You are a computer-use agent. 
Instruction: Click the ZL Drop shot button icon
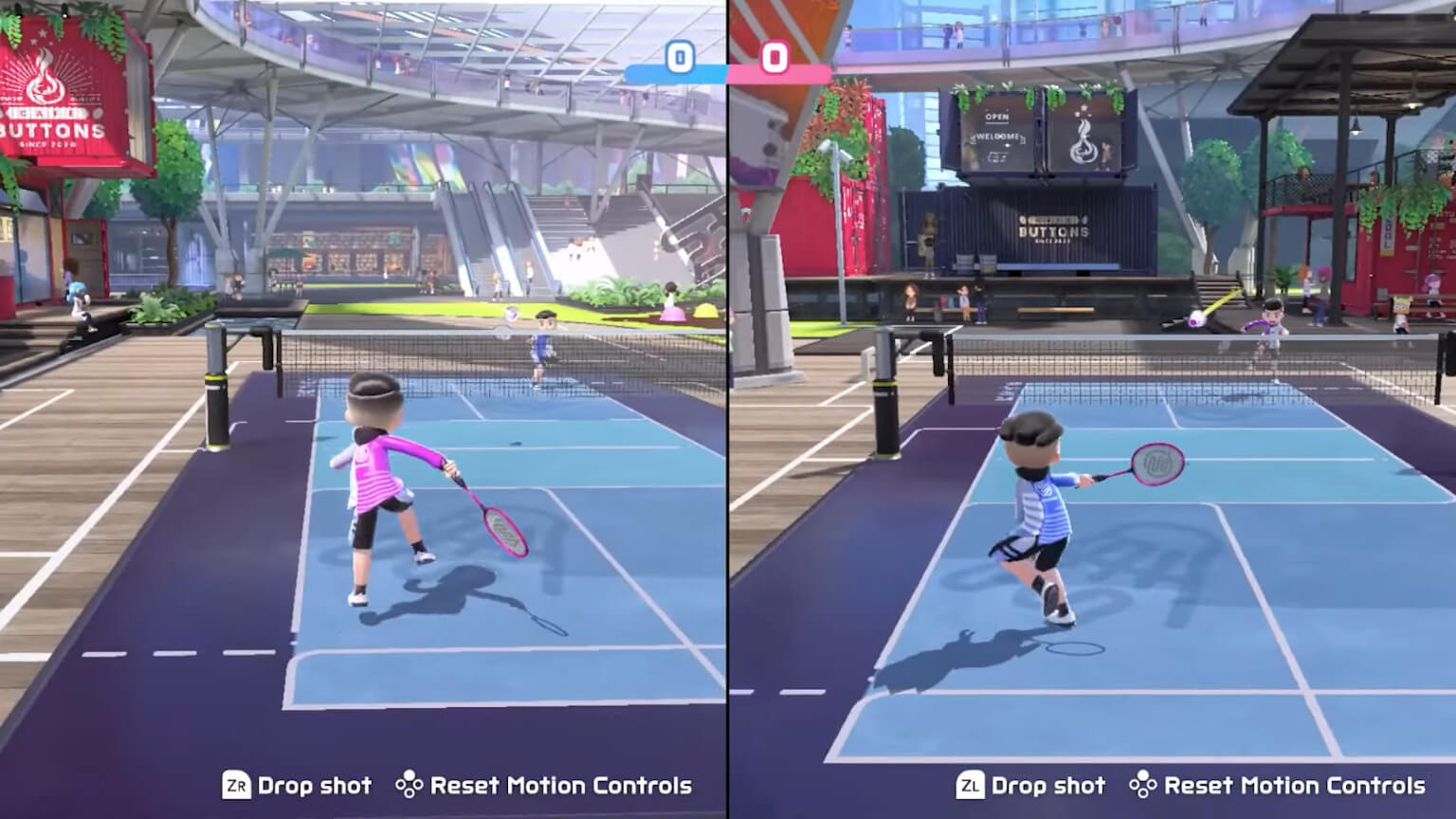click(x=973, y=786)
